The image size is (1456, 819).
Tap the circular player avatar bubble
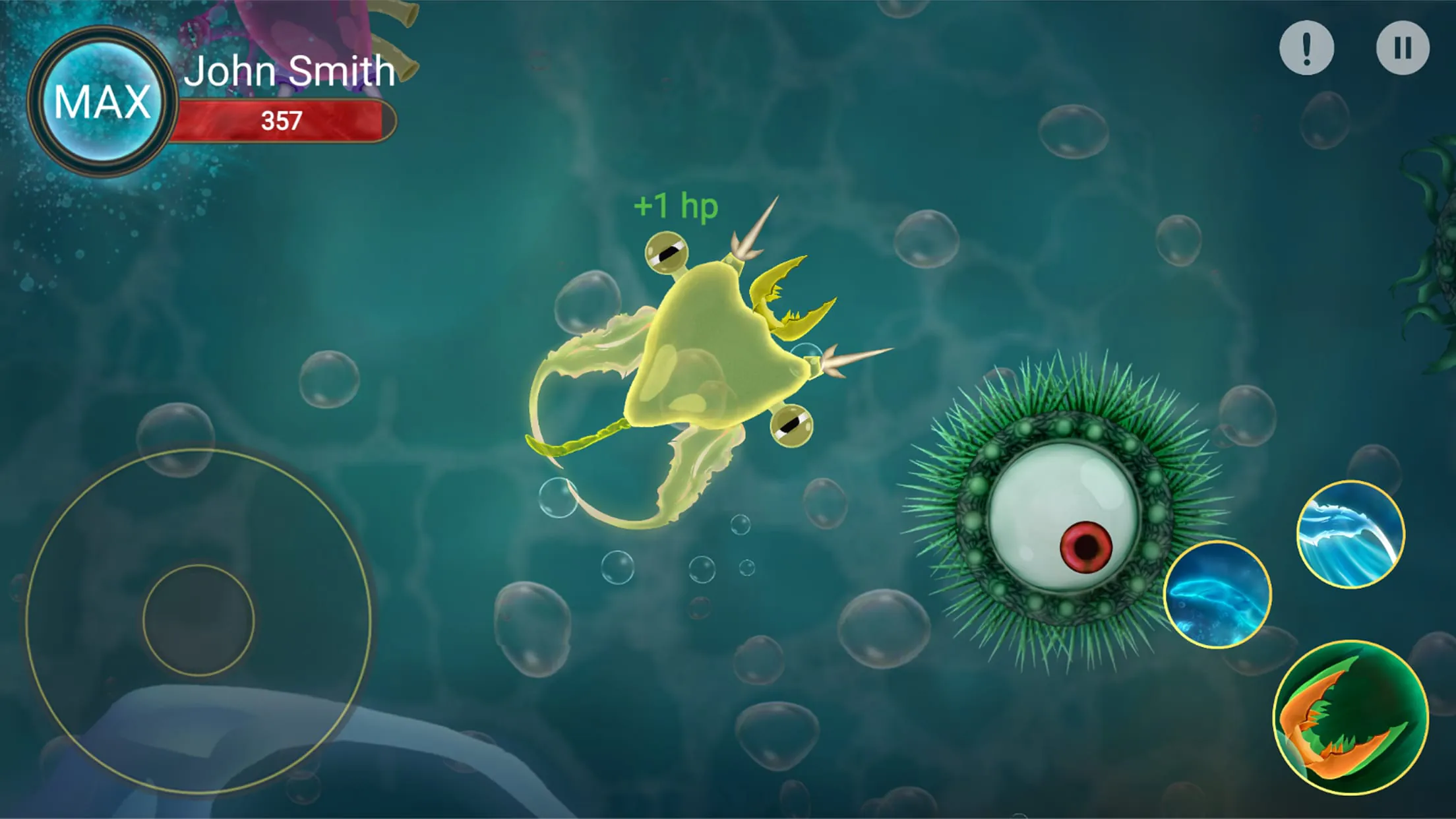(x=102, y=99)
